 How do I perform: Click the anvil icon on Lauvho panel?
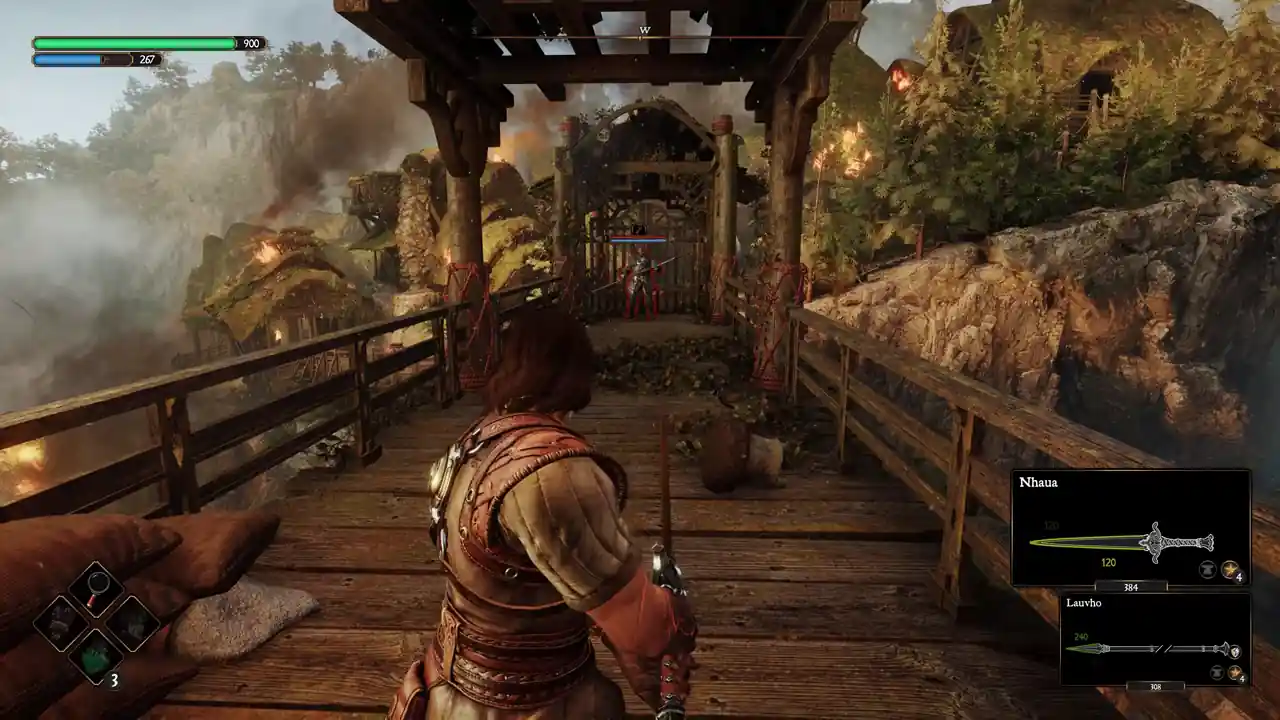point(1215,673)
